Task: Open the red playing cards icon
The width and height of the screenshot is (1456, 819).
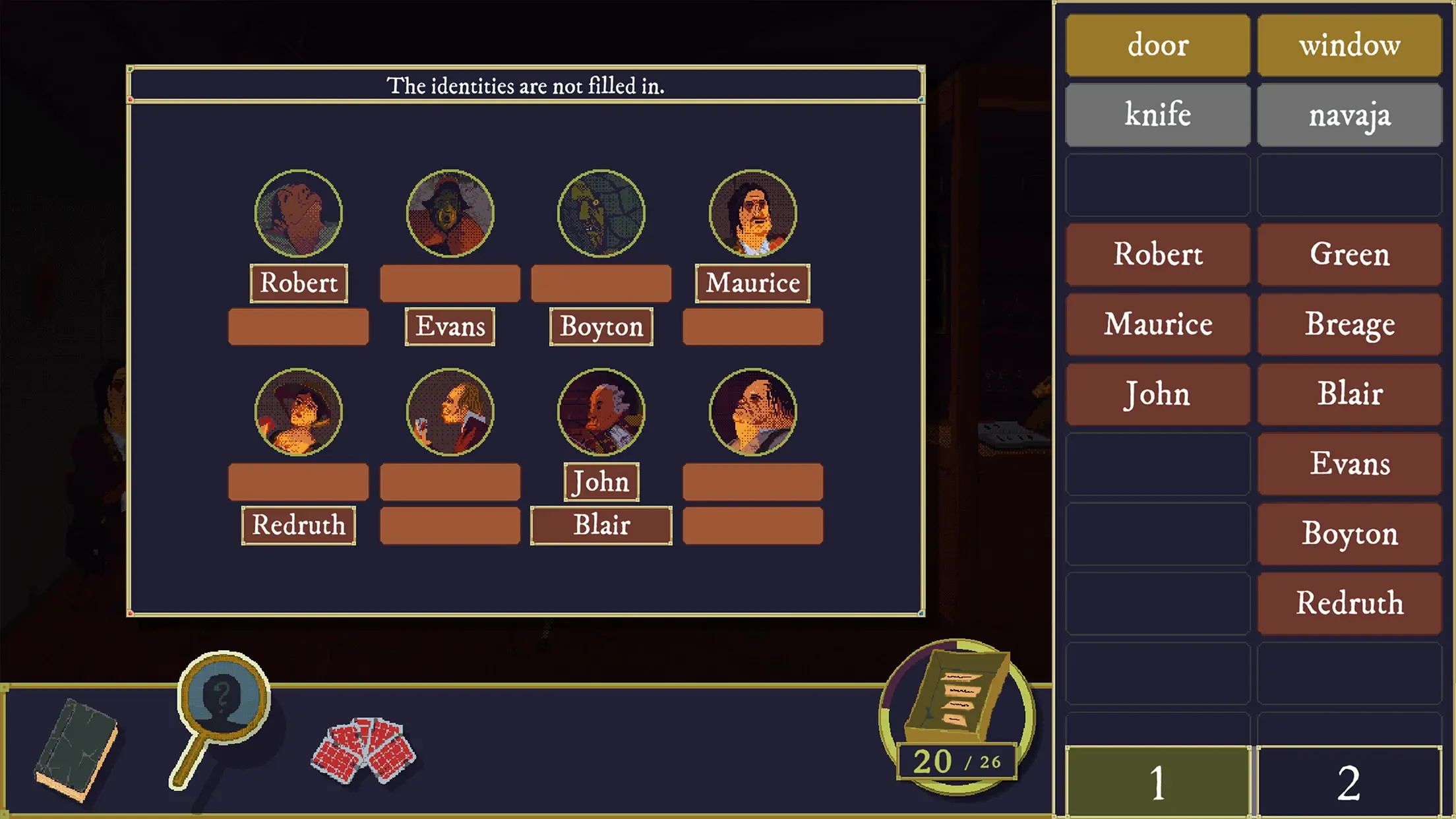Action: point(363,750)
